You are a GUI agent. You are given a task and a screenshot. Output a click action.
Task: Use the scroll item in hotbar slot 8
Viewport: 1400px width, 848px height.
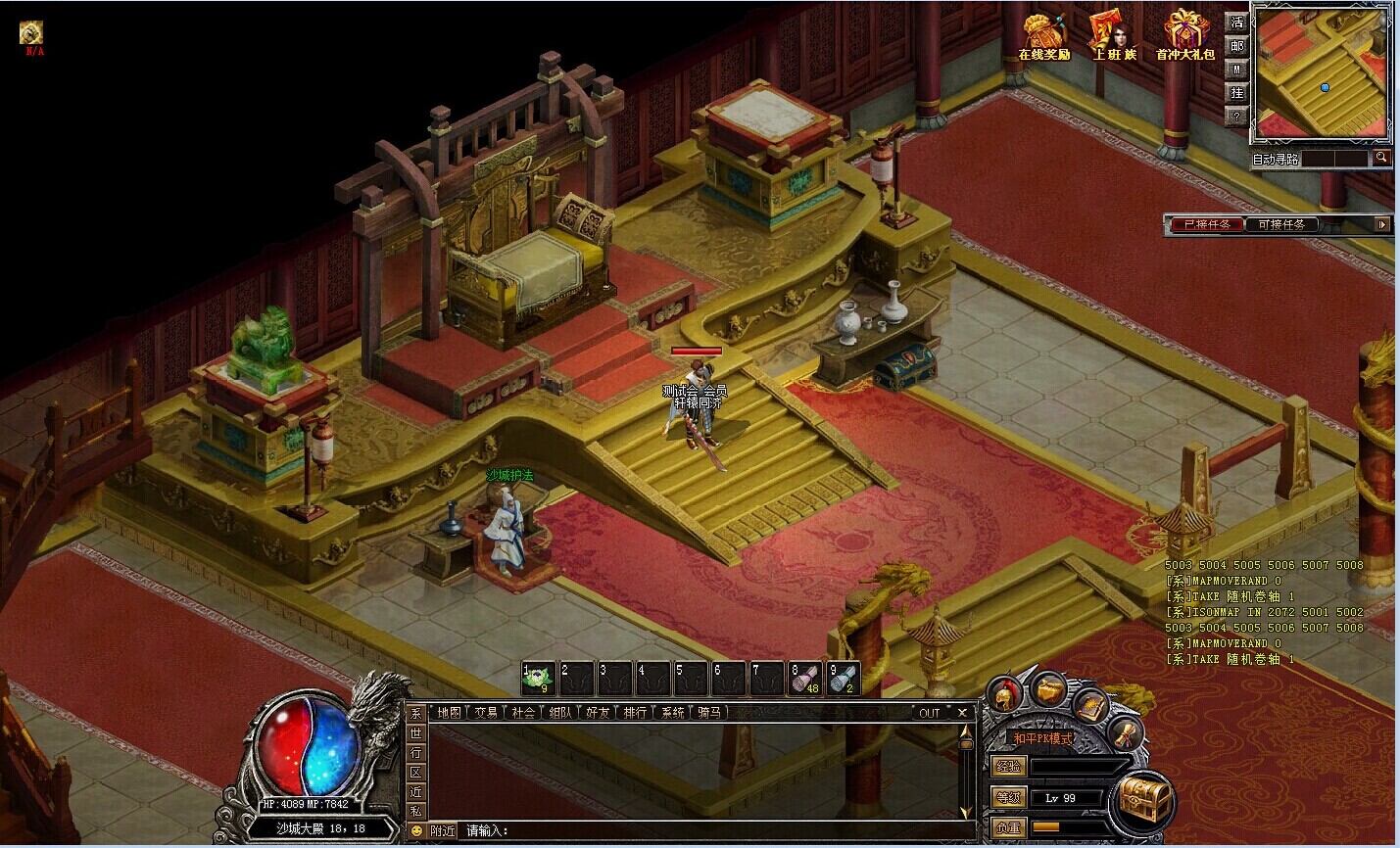coord(805,678)
